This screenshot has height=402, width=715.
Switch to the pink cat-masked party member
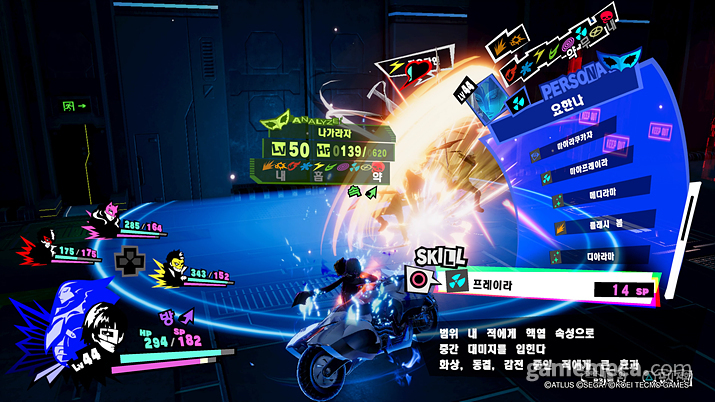(101, 217)
